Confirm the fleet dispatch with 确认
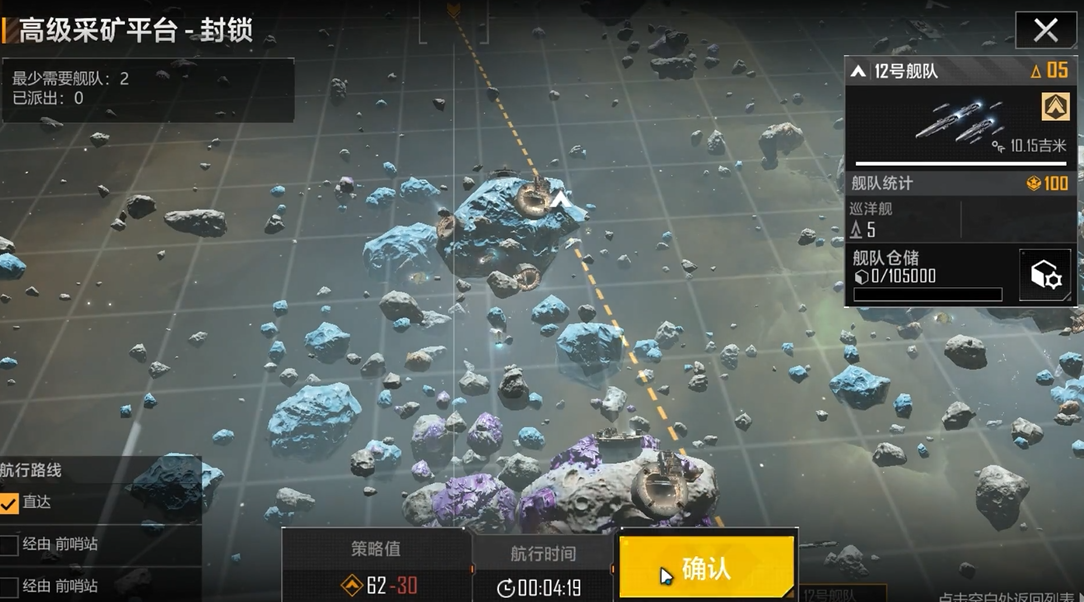The height and width of the screenshot is (602, 1084). coord(707,567)
